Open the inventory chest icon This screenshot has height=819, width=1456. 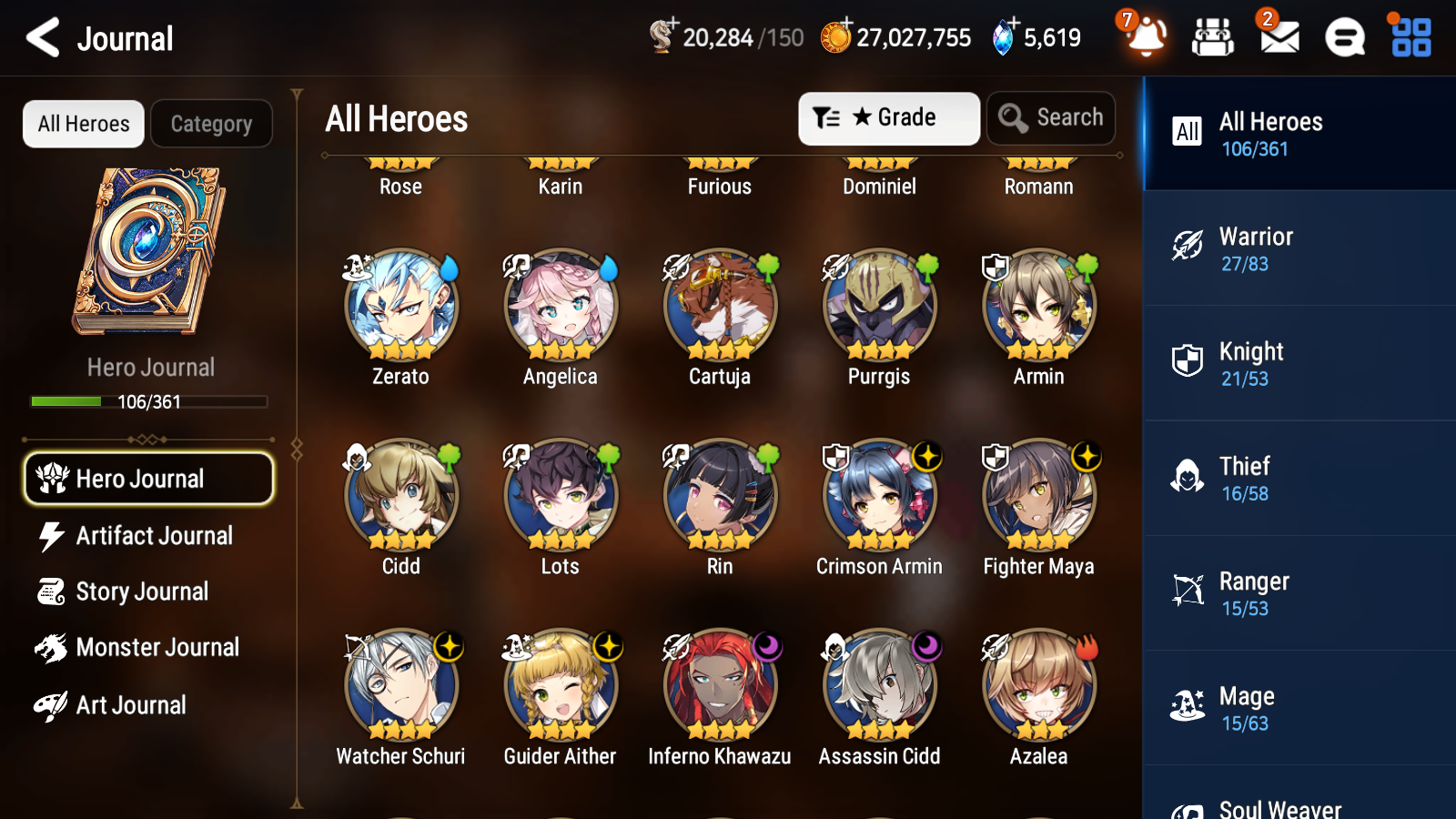coord(1213,38)
